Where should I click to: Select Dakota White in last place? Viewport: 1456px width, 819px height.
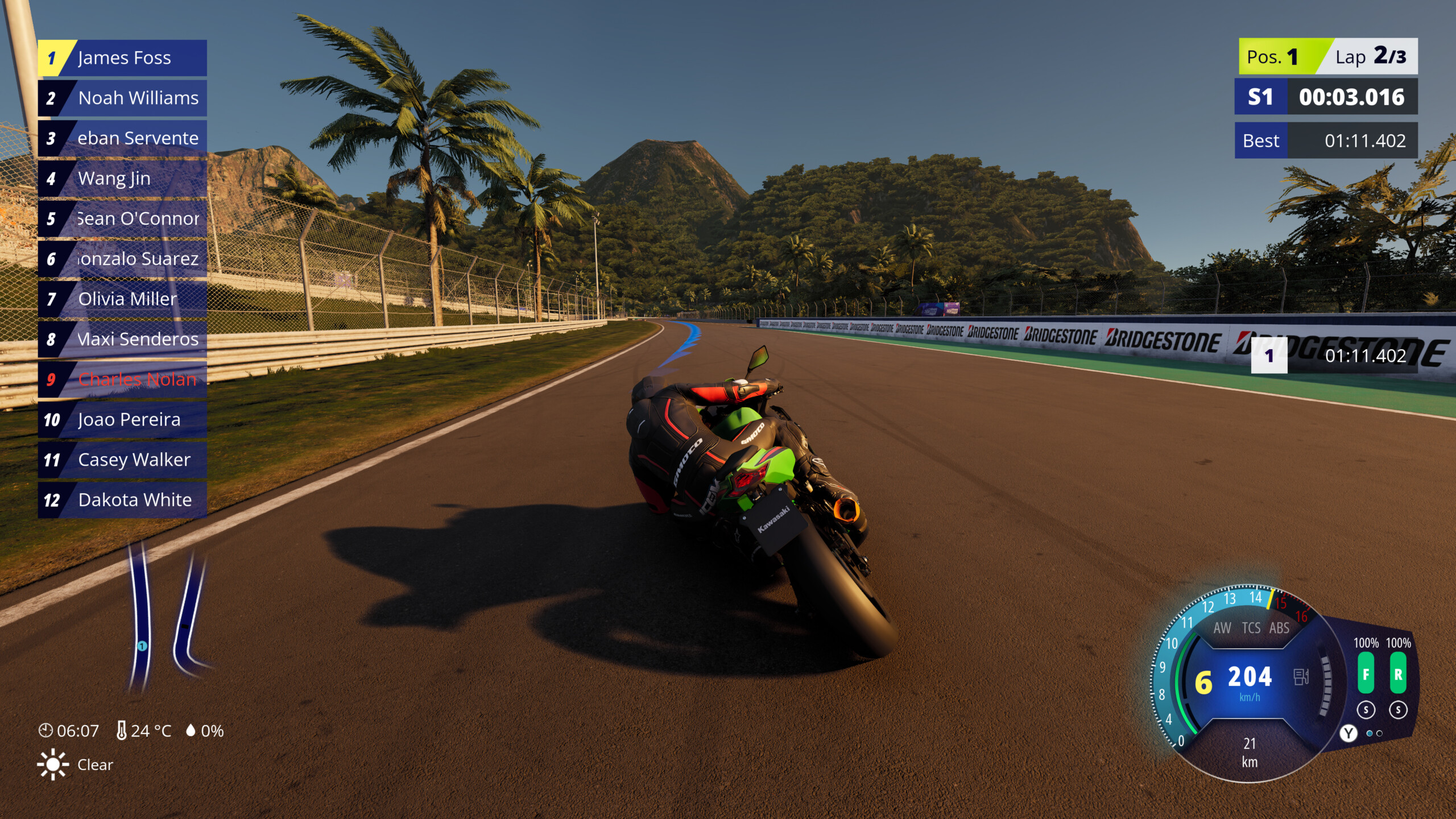(x=123, y=500)
